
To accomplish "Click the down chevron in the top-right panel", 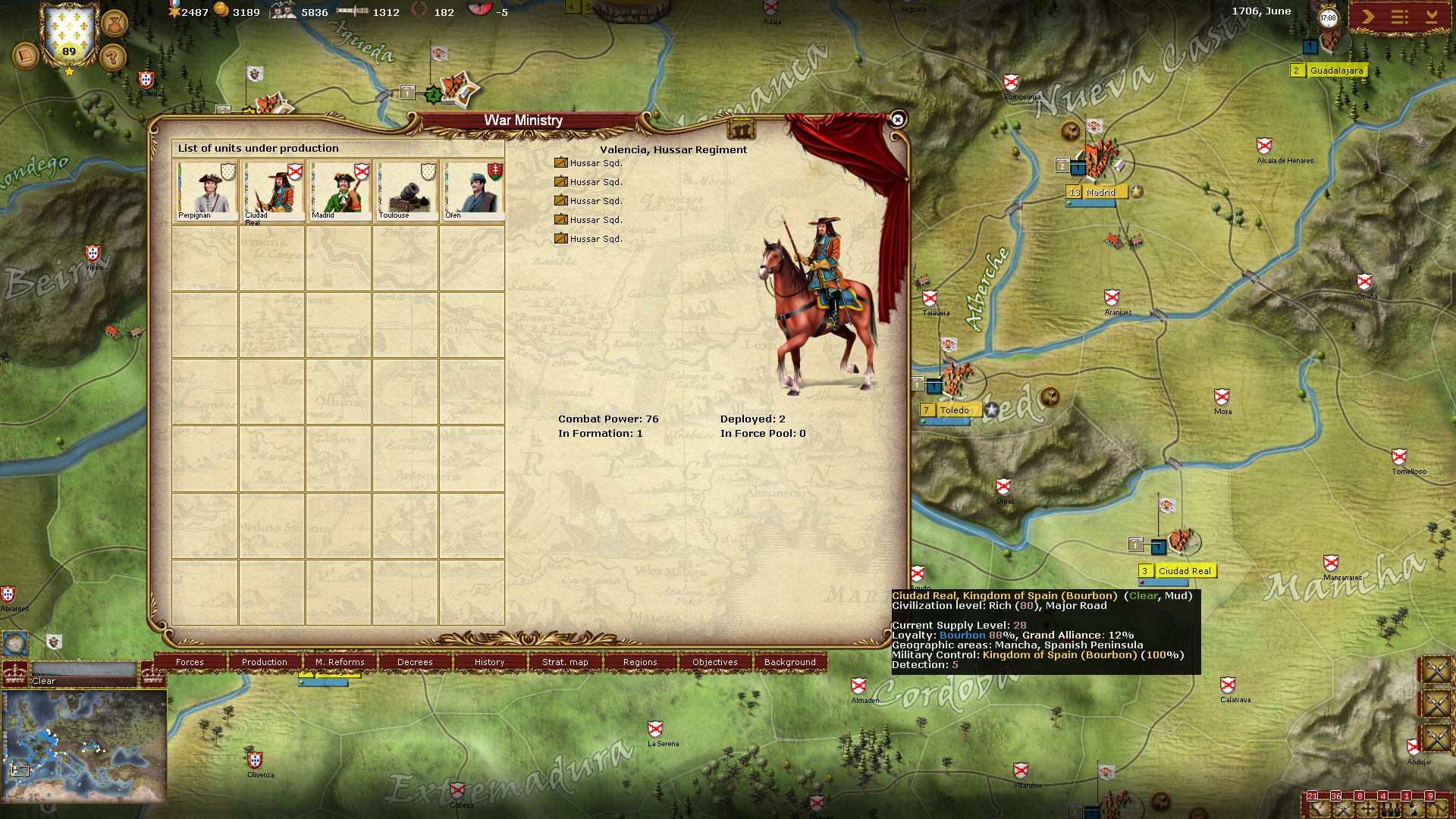I will pos(1432,17).
